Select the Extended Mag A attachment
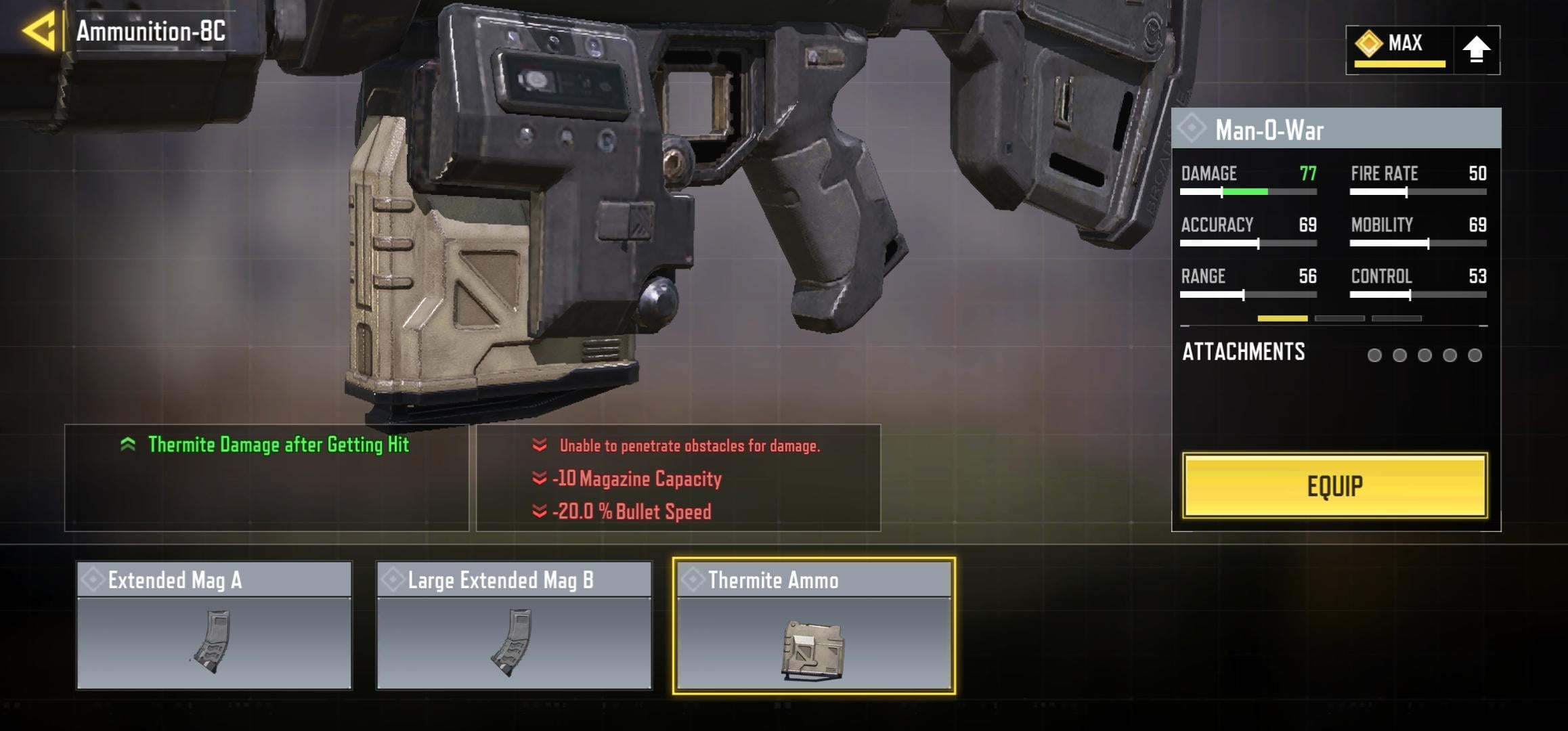 [214, 625]
